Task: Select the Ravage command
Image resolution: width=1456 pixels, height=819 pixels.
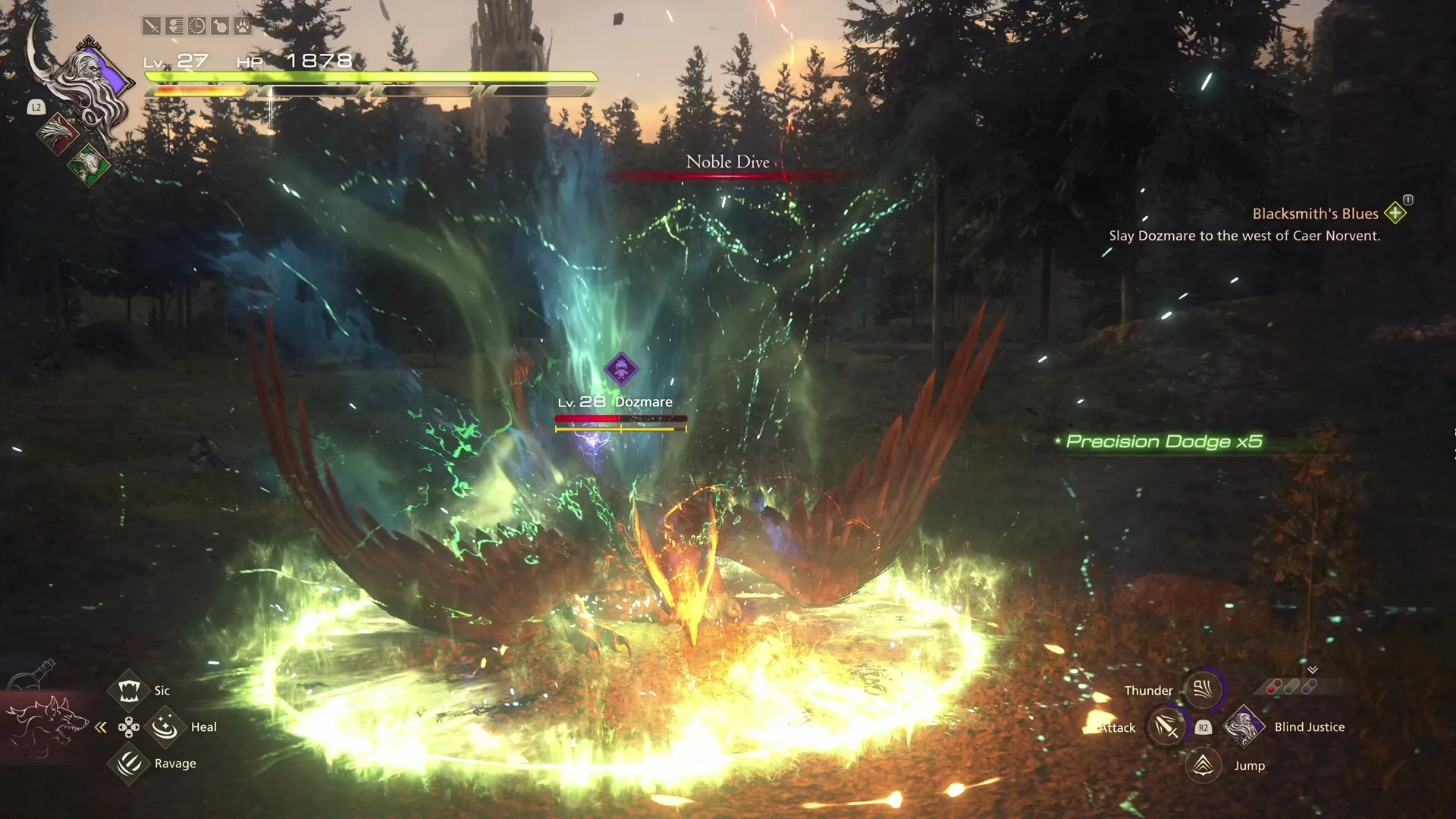Action: point(130,764)
